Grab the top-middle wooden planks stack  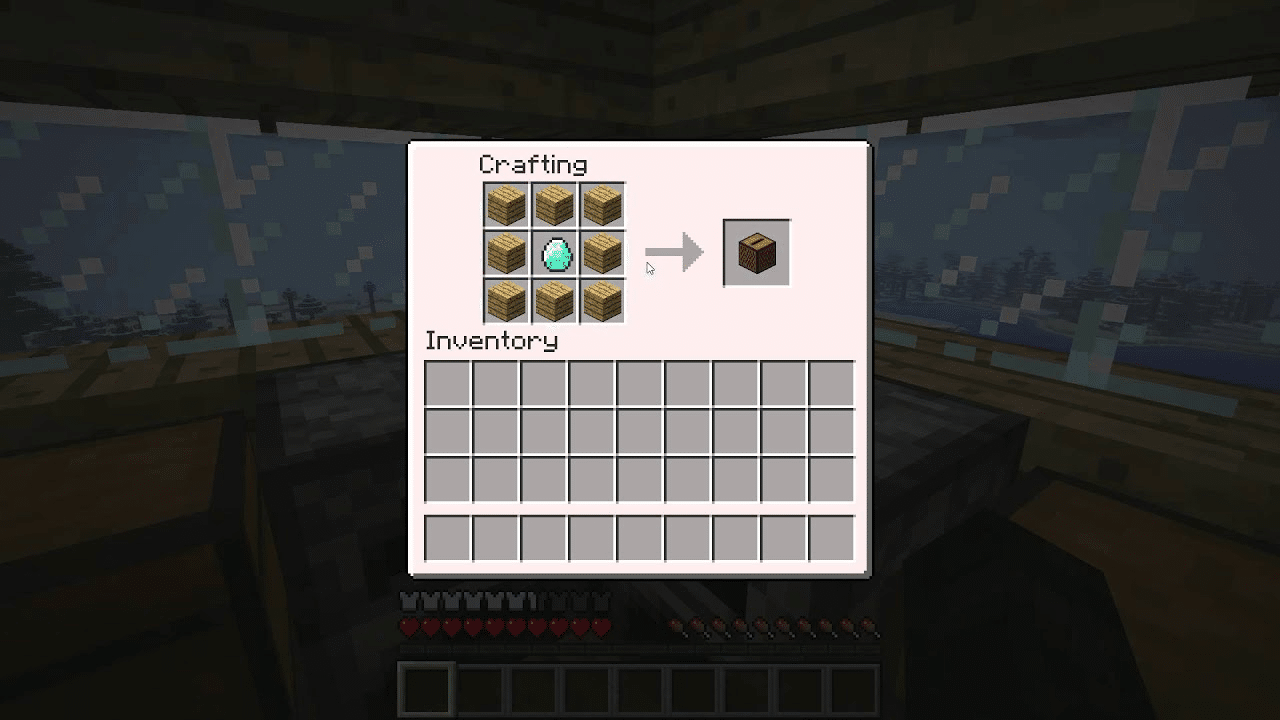click(x=554, y=204)
